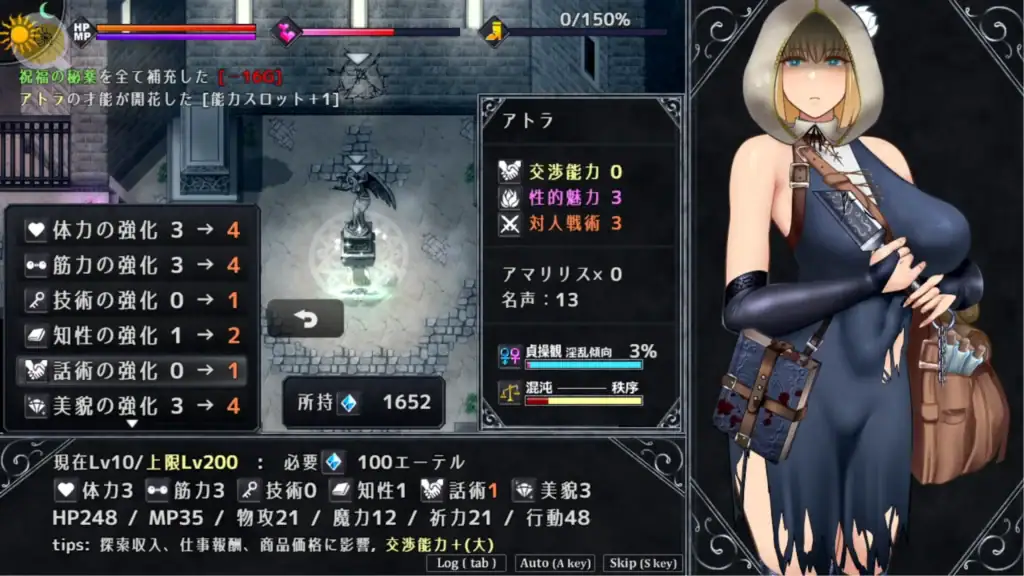The image size is (1024, 576).
Task: Select 体力の強化 upgrade row
Action: [132, 230]
